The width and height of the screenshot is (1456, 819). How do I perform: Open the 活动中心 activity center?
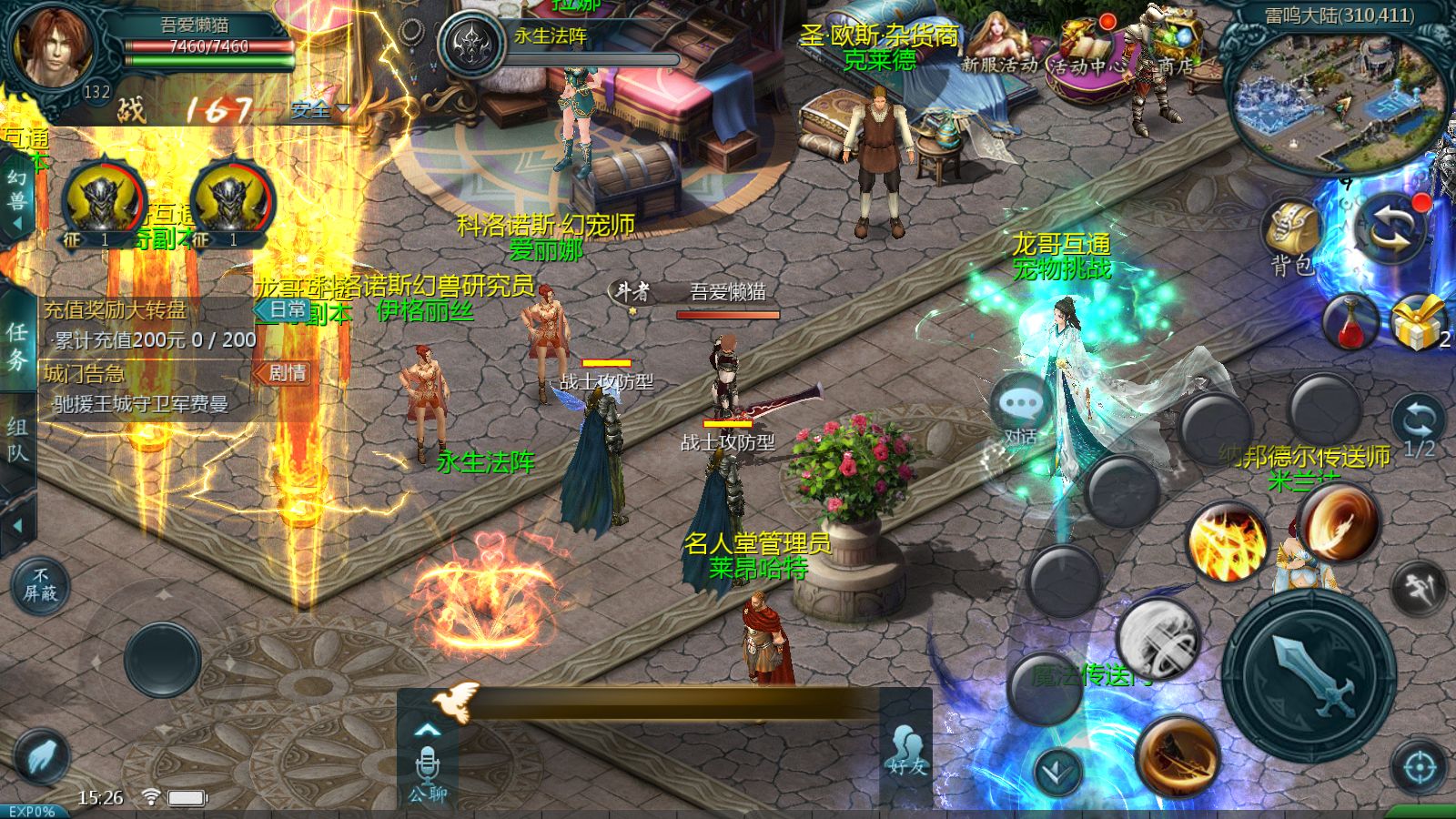pos(1088,47)
